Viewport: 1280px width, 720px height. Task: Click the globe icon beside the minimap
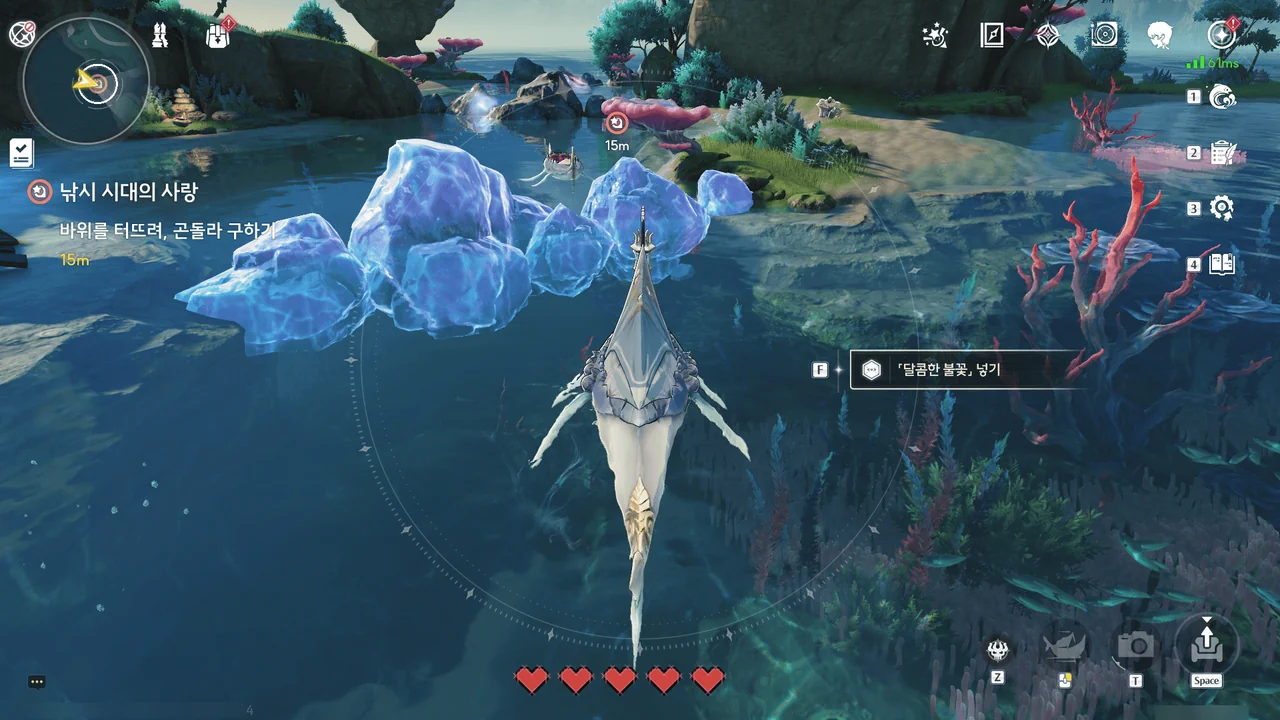point(22,34)
